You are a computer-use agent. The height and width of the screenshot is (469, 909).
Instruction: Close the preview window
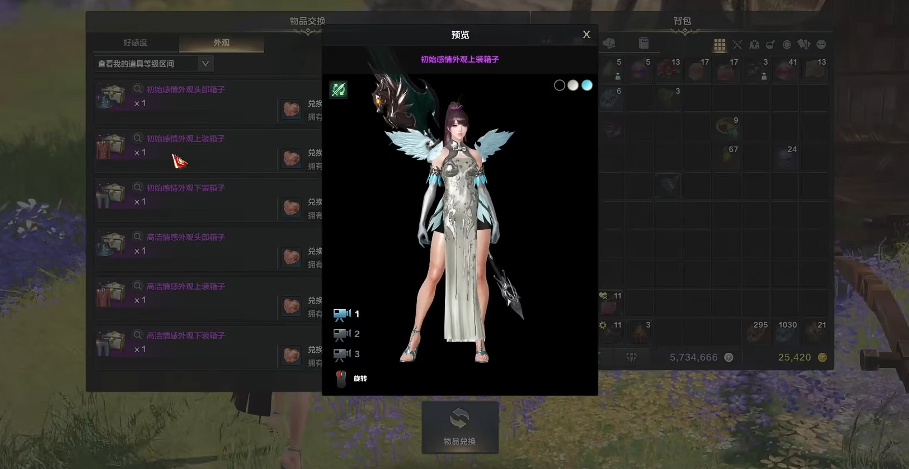tap(586, 34)
